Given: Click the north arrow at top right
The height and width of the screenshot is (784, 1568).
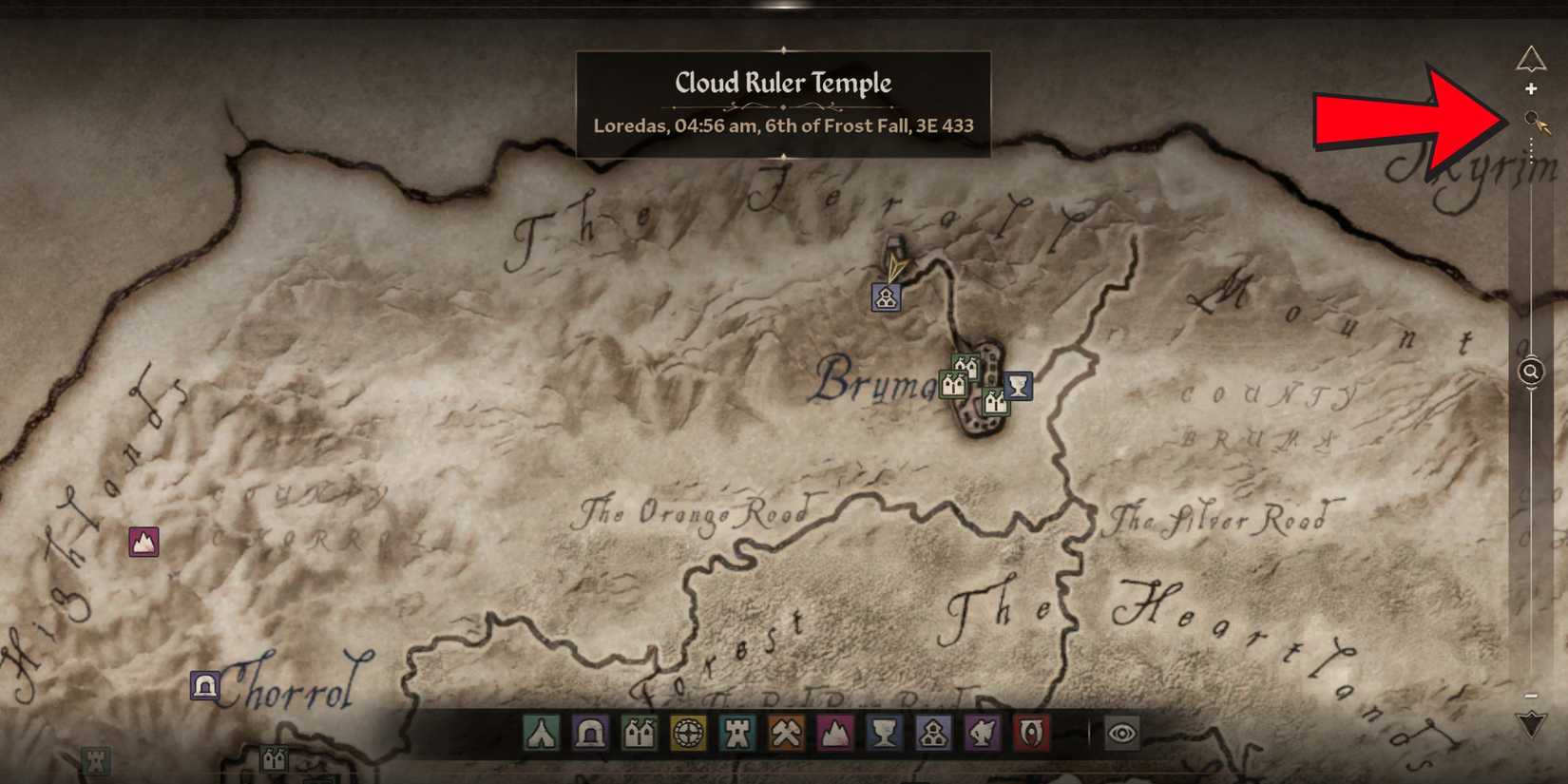Looking at the screenshot, I should [x=1531, y=59].
